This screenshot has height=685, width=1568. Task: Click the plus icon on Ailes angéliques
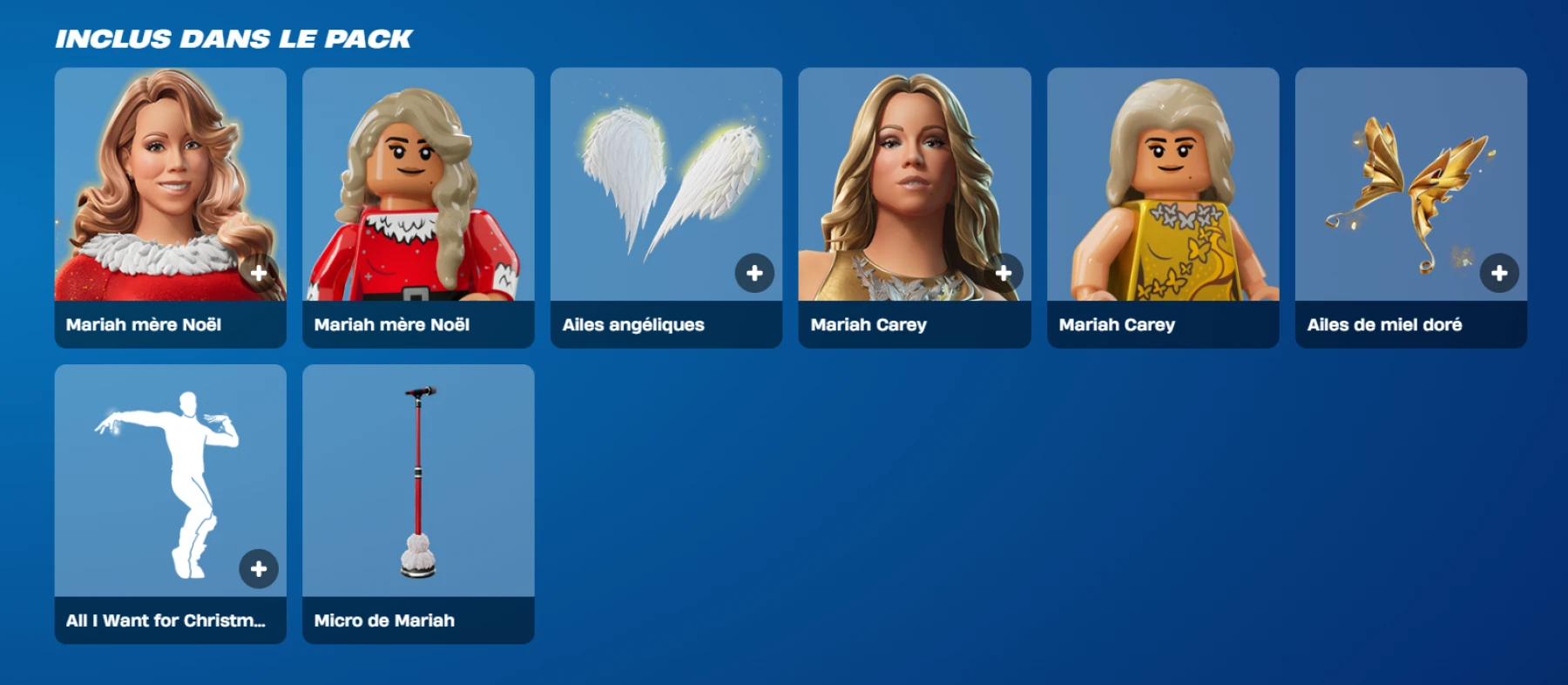click(x=754, y=273)
